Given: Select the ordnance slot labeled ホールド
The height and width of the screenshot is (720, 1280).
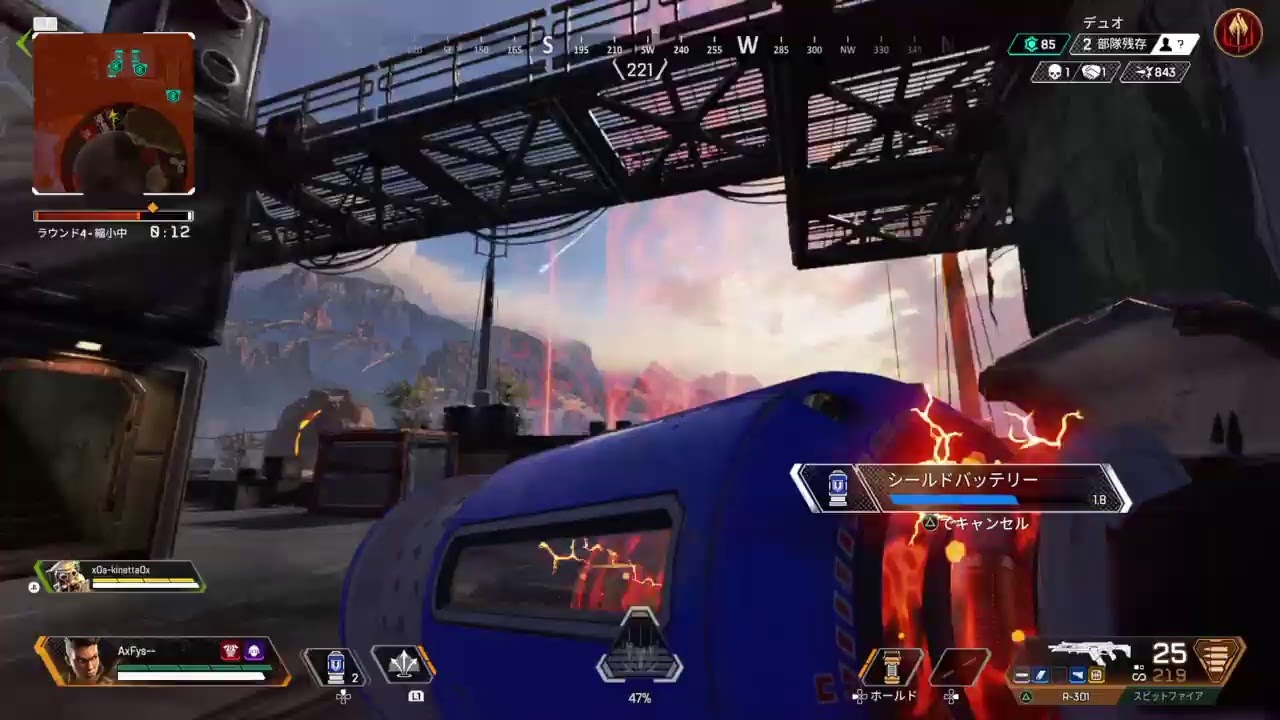Looking at the screenshot, I should [886, 668].
